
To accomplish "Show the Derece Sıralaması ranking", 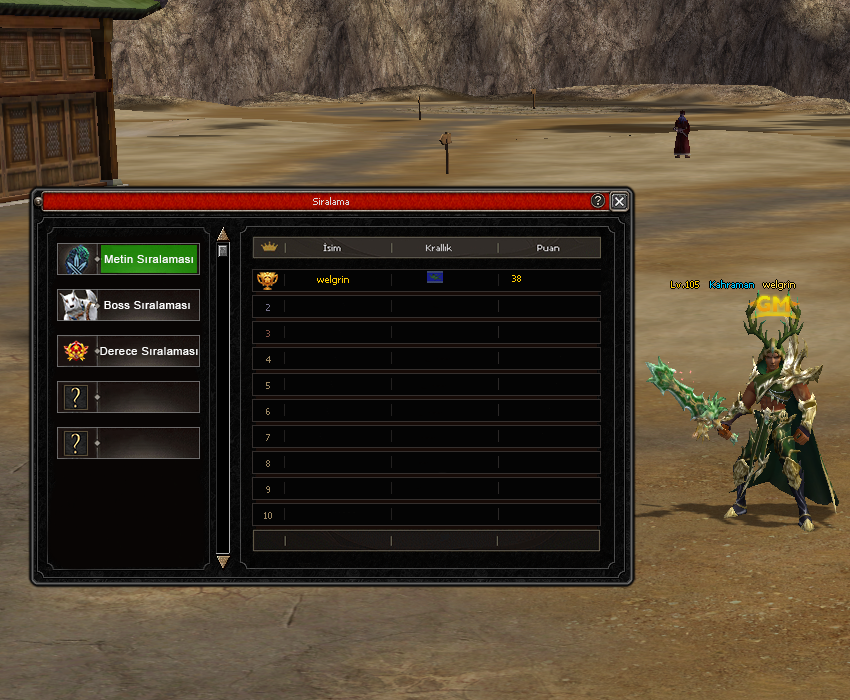I will click(x=128, y=352).
